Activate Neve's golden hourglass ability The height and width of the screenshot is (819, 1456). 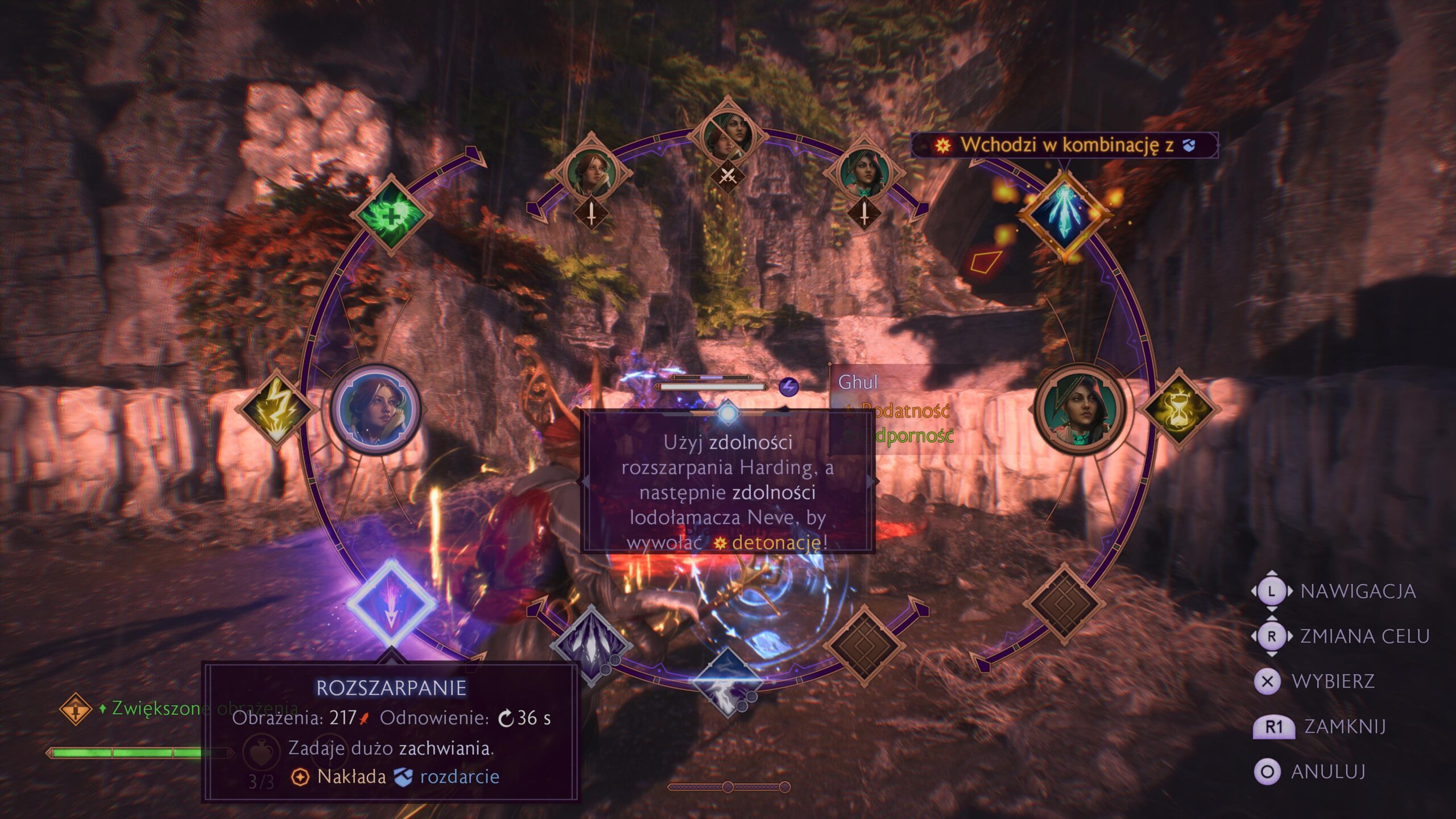click(1178, 408)
